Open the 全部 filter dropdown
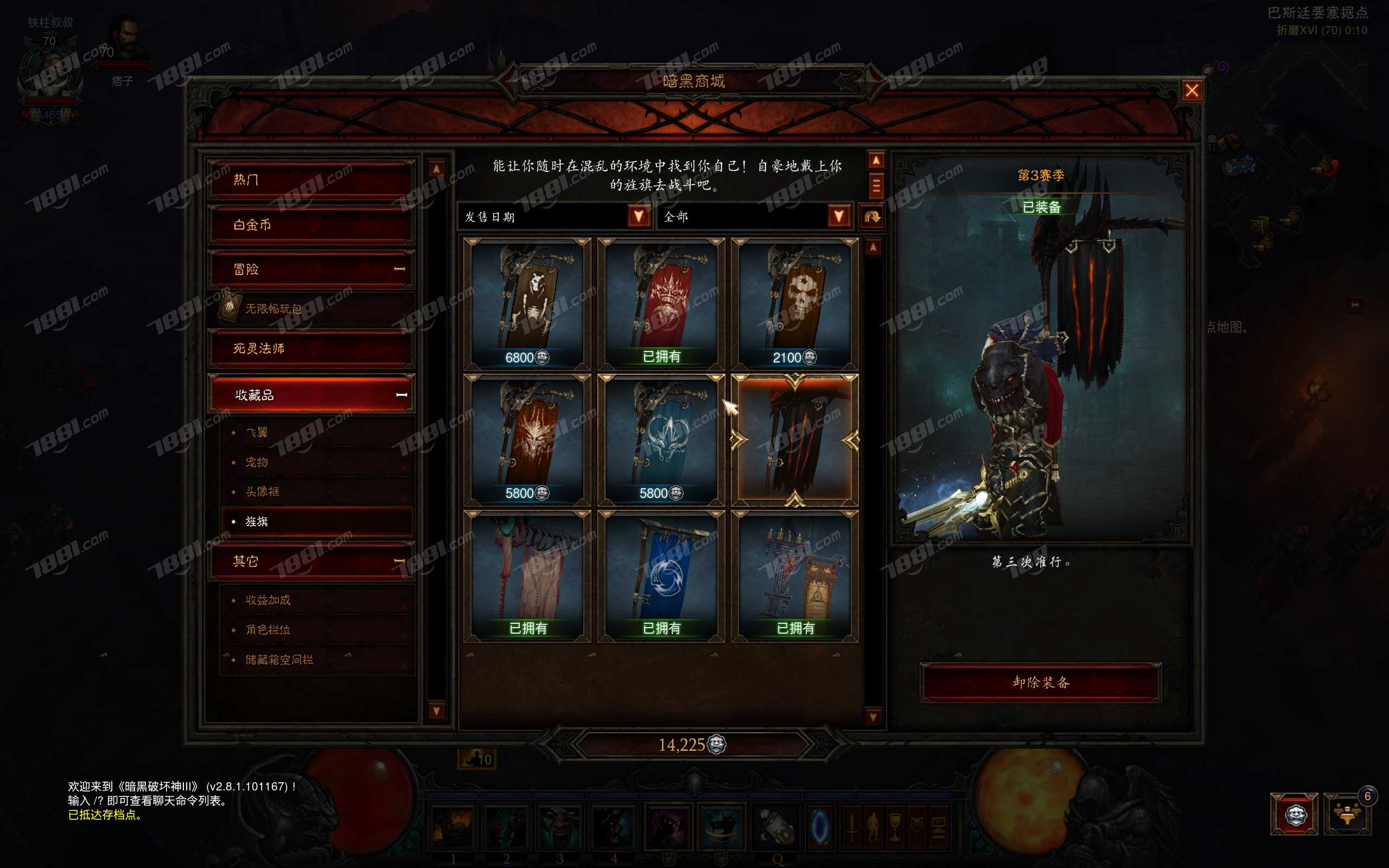 click(839, 216)
